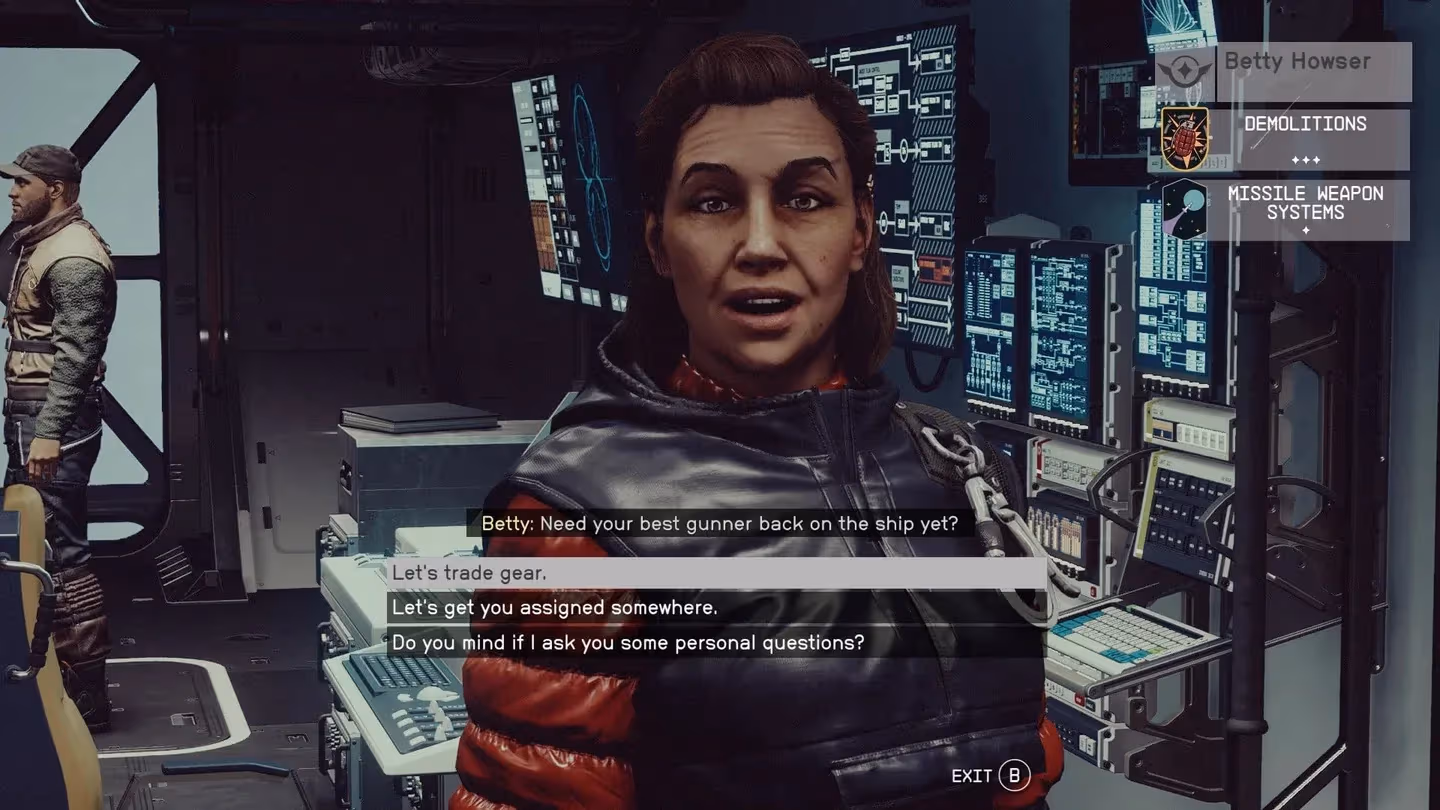Viewport: 1440px width, 810px height.
Task: Select the Demolitions skill entry
Action: point(1285,140)
